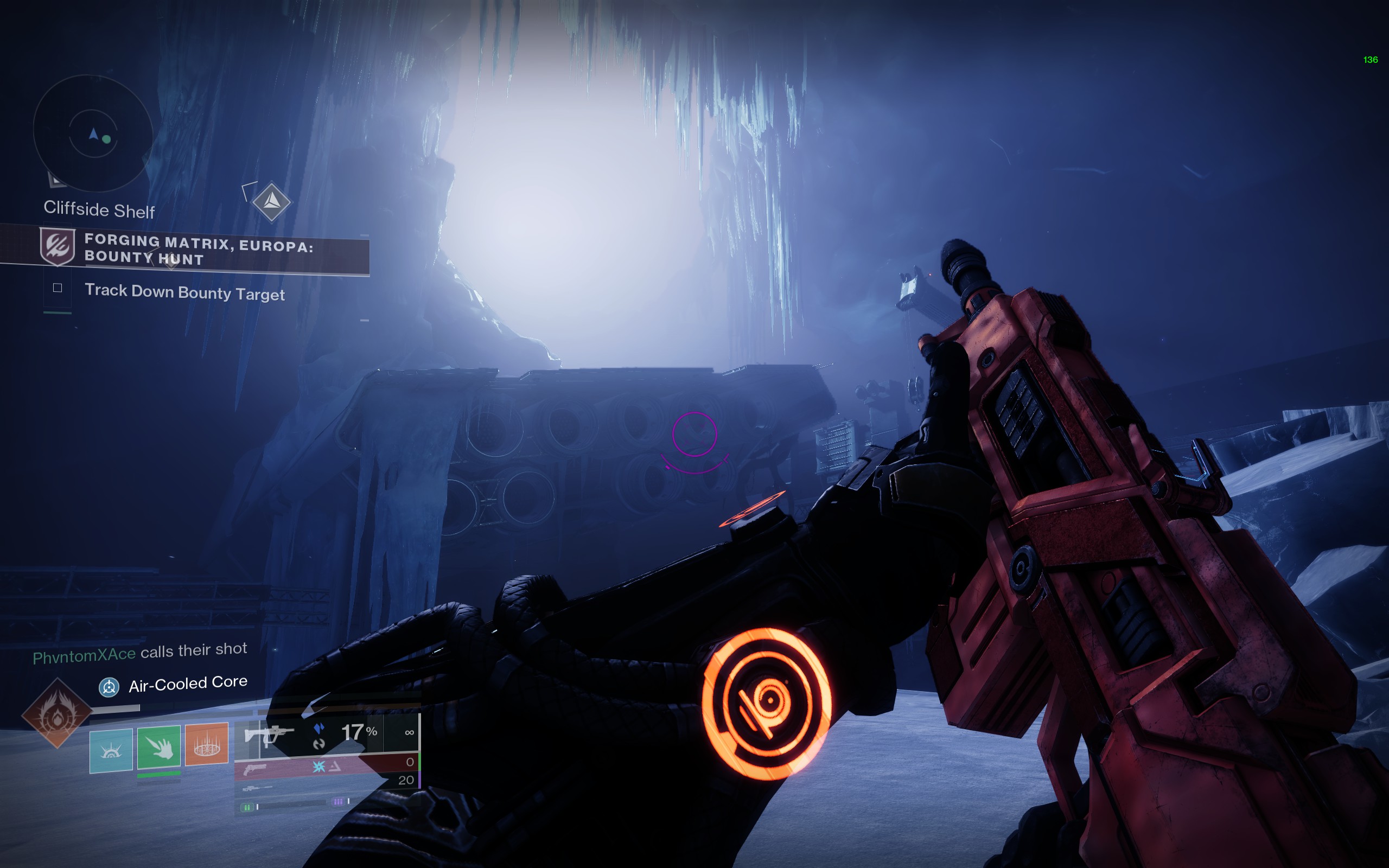This screenshot has height=868, width=1389.
Task: Click the circular radar
Action: pos(93,133)
